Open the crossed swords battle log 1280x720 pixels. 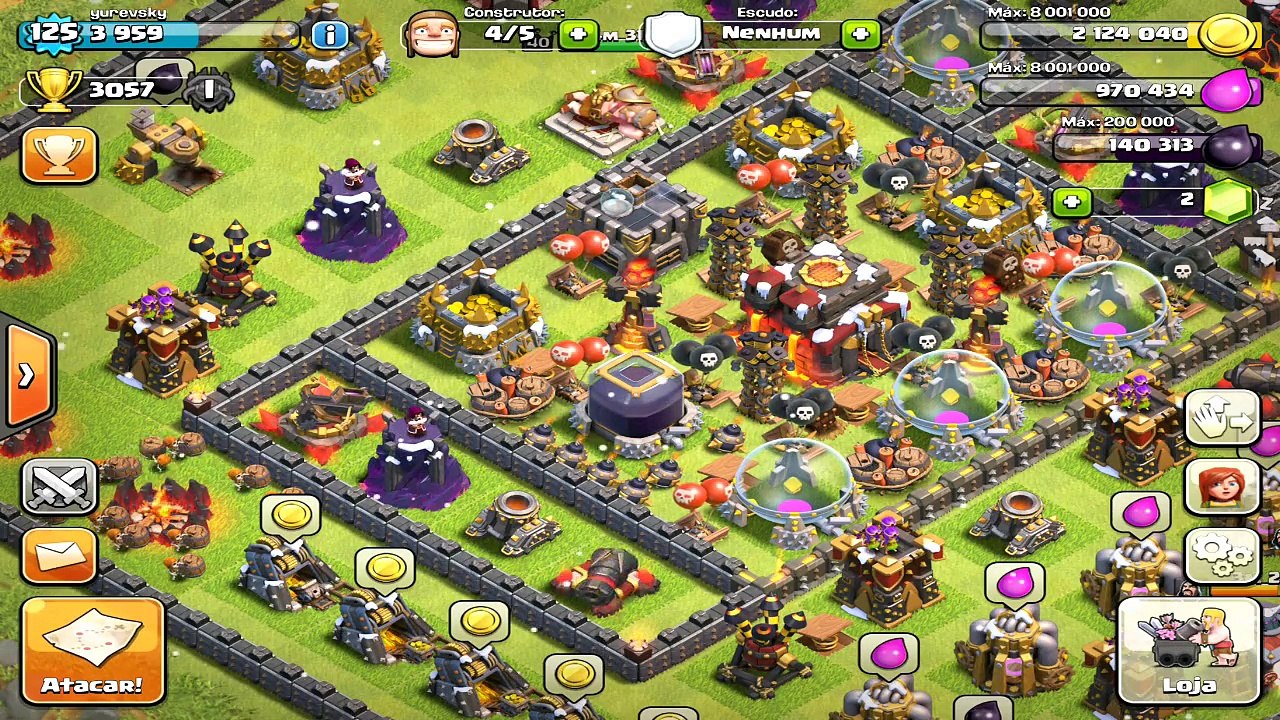pyautogui.click(x=59, y=486)
